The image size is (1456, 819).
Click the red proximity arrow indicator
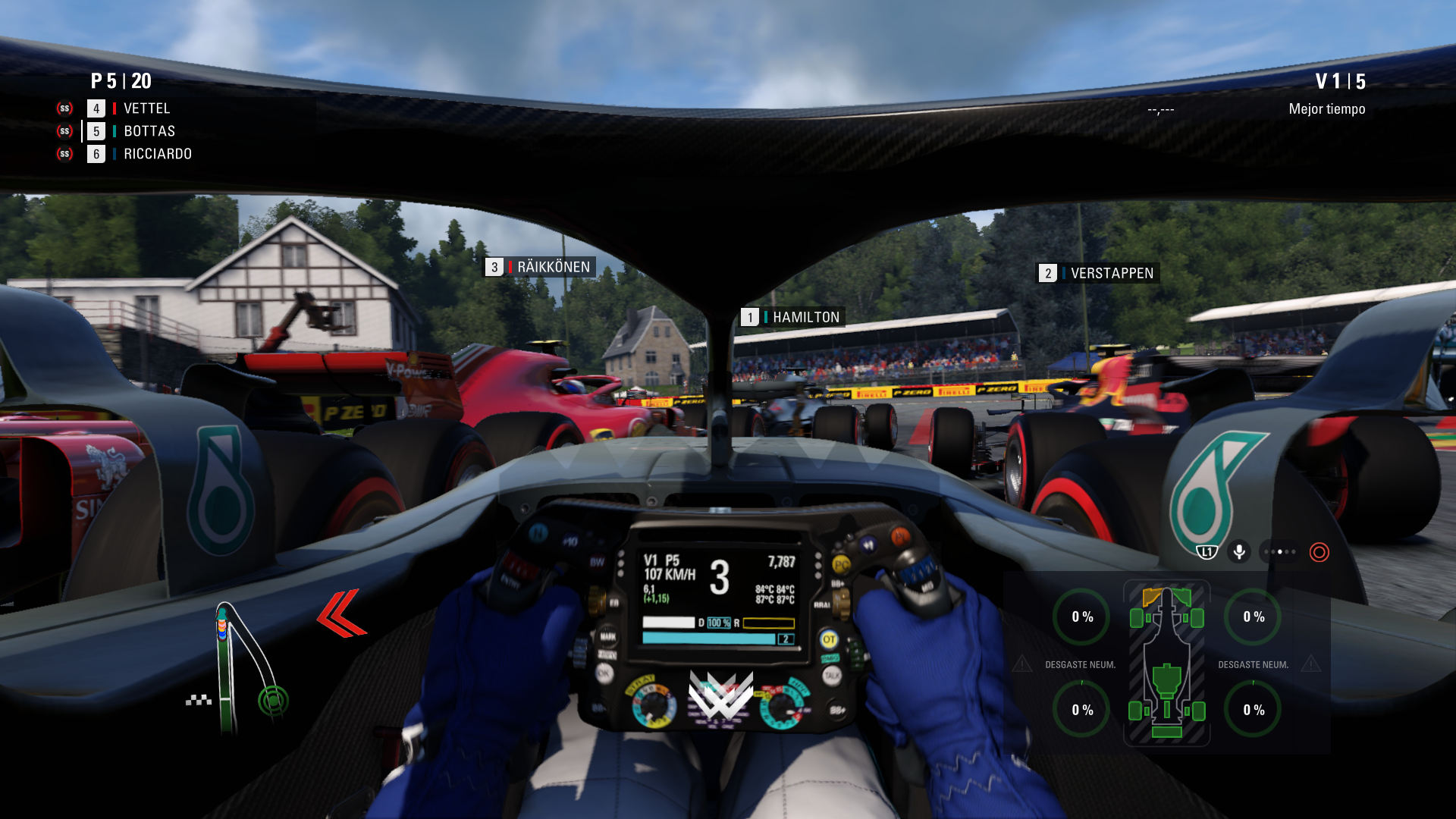click(x=341, y=613)
